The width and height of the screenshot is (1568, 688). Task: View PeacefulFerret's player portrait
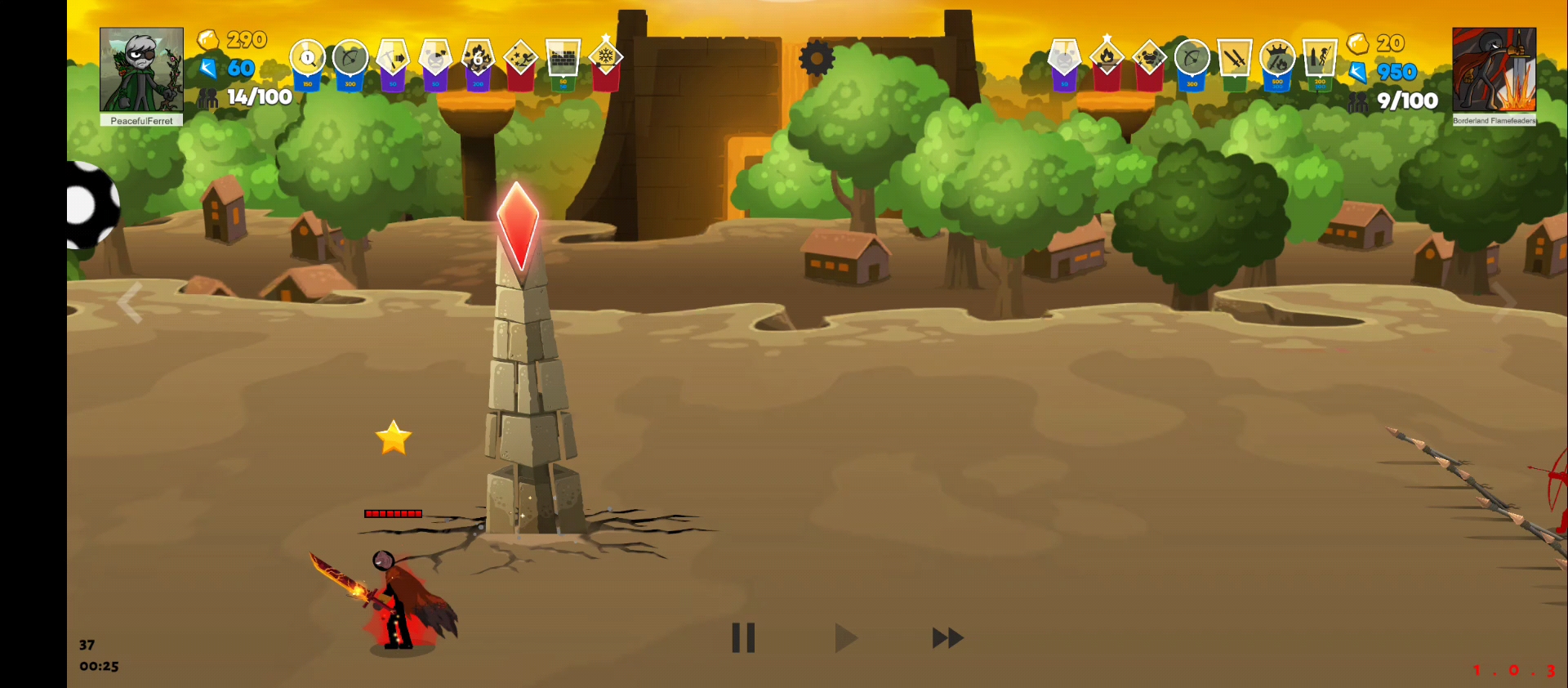[141, 70]
